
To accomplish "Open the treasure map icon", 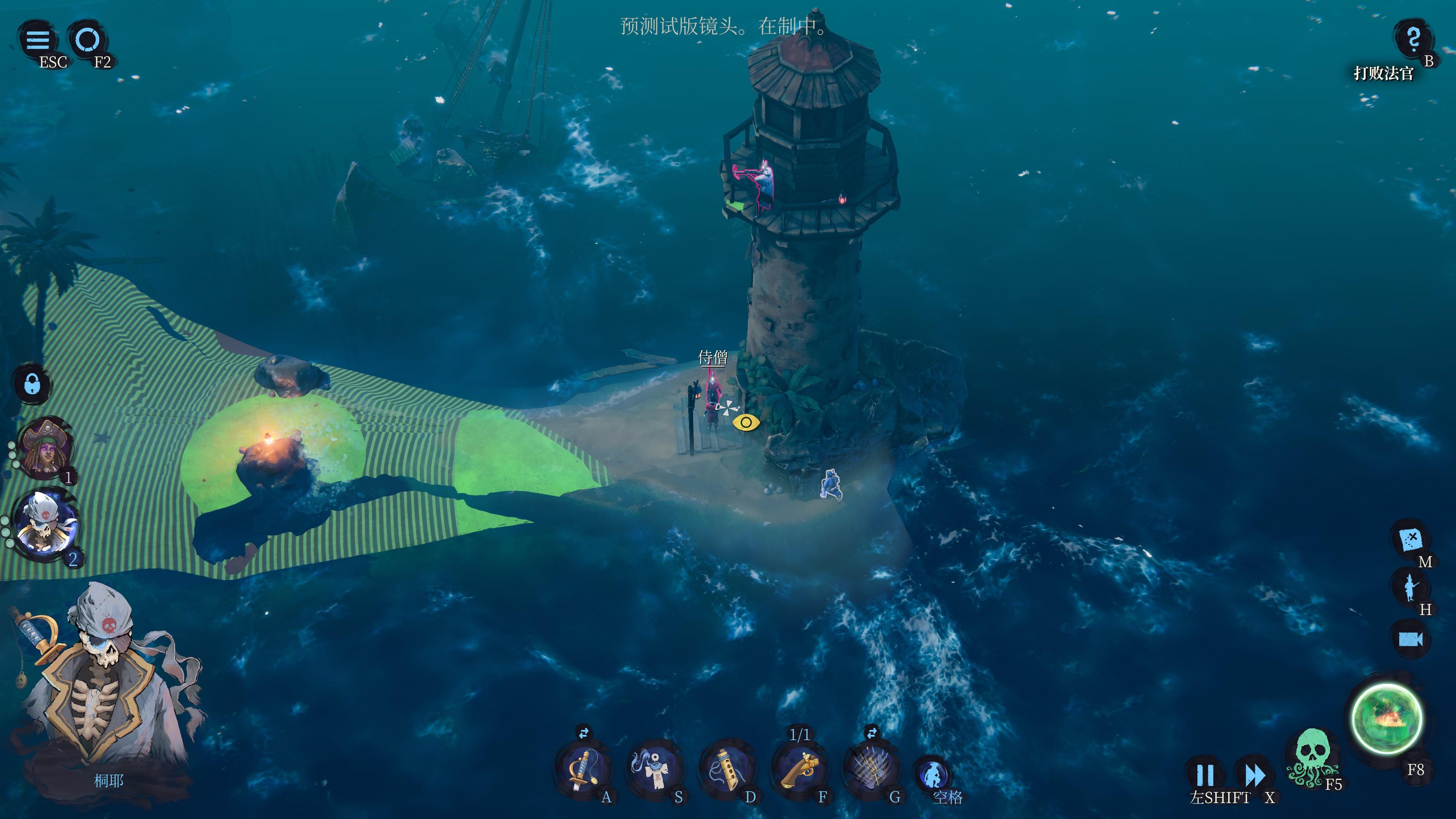I will coord(1410,539).
